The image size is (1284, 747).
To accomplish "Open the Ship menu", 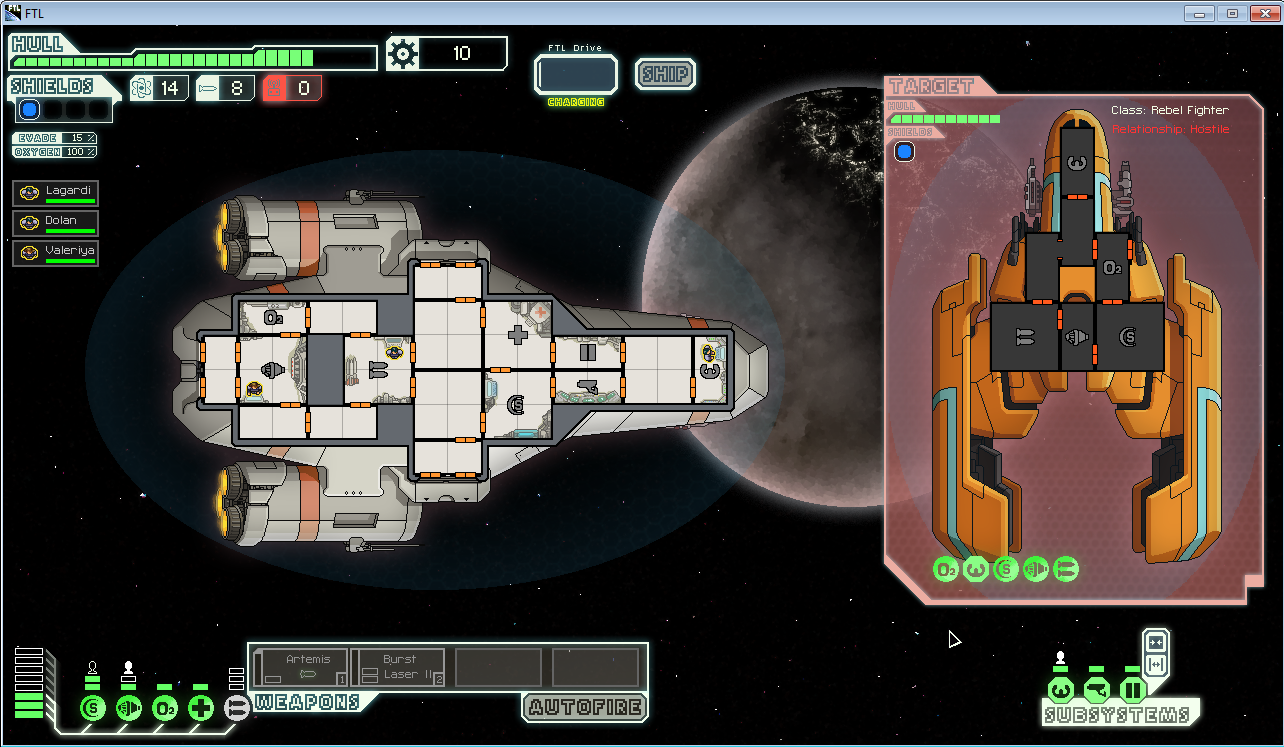I will [x=665, y=74].
